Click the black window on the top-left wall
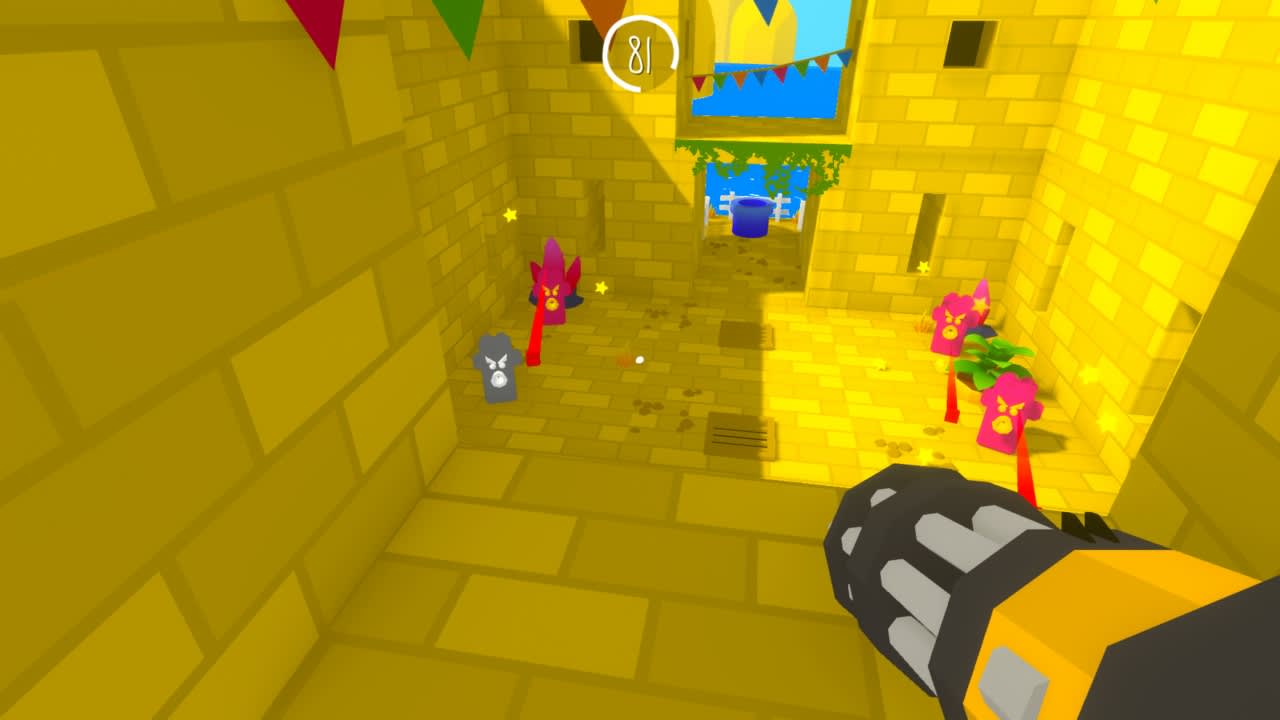 tap(583, 40)
